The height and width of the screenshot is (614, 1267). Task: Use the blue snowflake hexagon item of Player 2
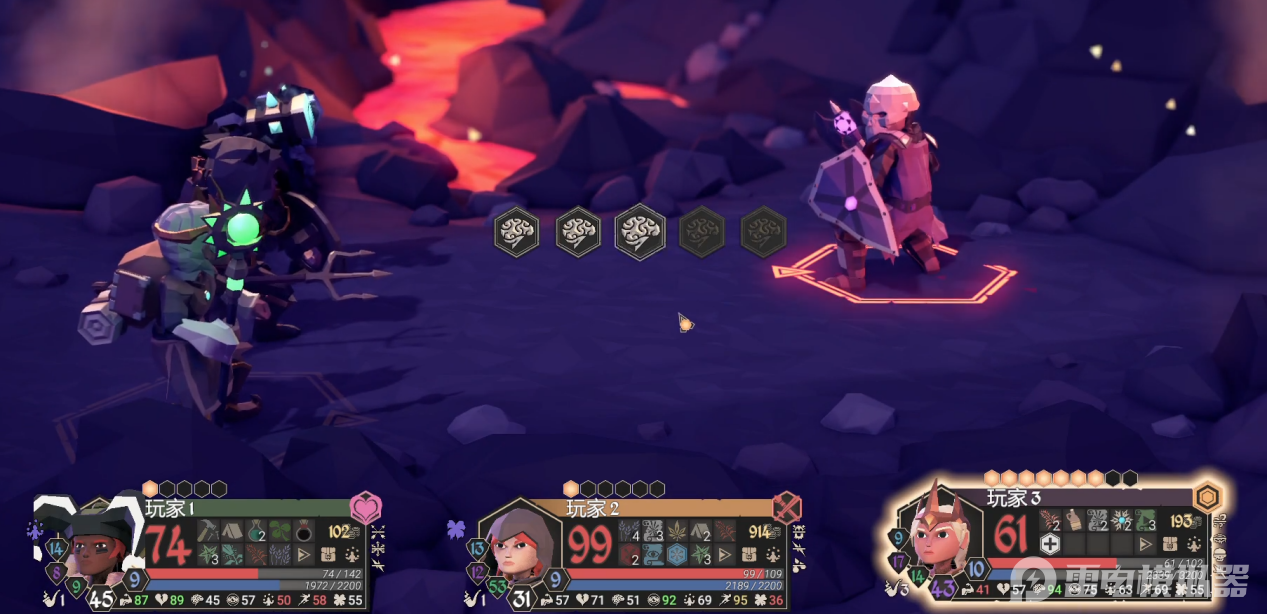pyautogui.click(x=677, y=555)
